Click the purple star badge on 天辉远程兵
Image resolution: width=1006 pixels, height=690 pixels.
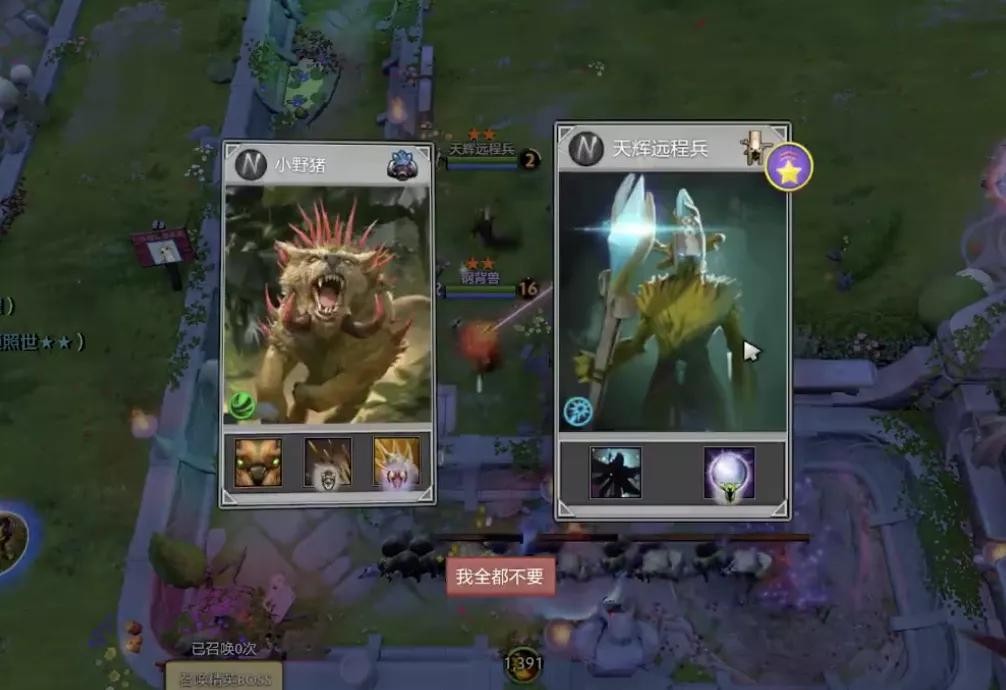click(788, 167)
